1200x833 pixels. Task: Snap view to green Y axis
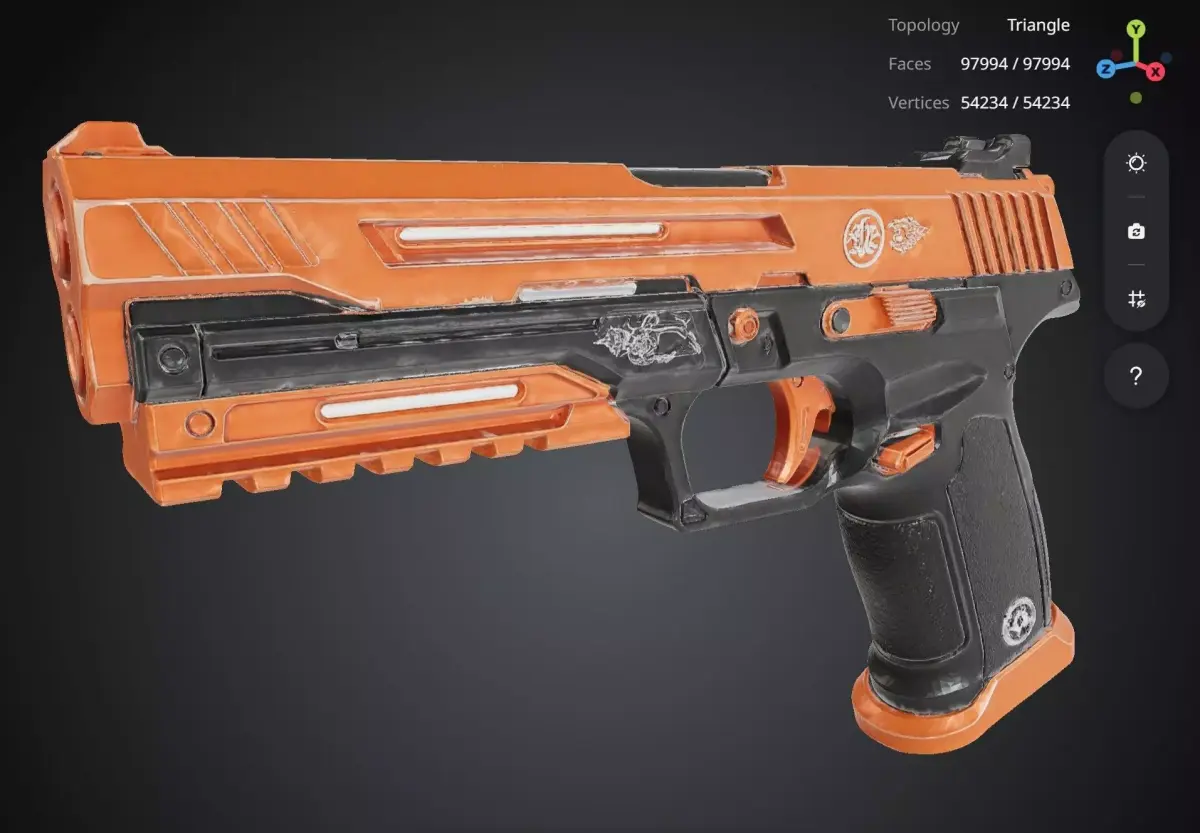1136,29
